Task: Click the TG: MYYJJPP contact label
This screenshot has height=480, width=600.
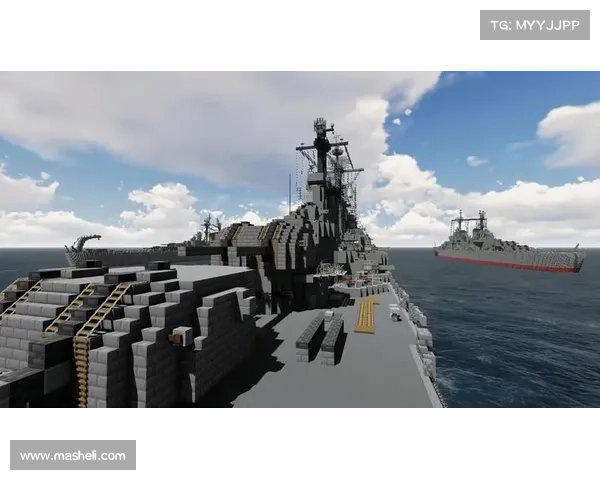Action: [535, 24]
